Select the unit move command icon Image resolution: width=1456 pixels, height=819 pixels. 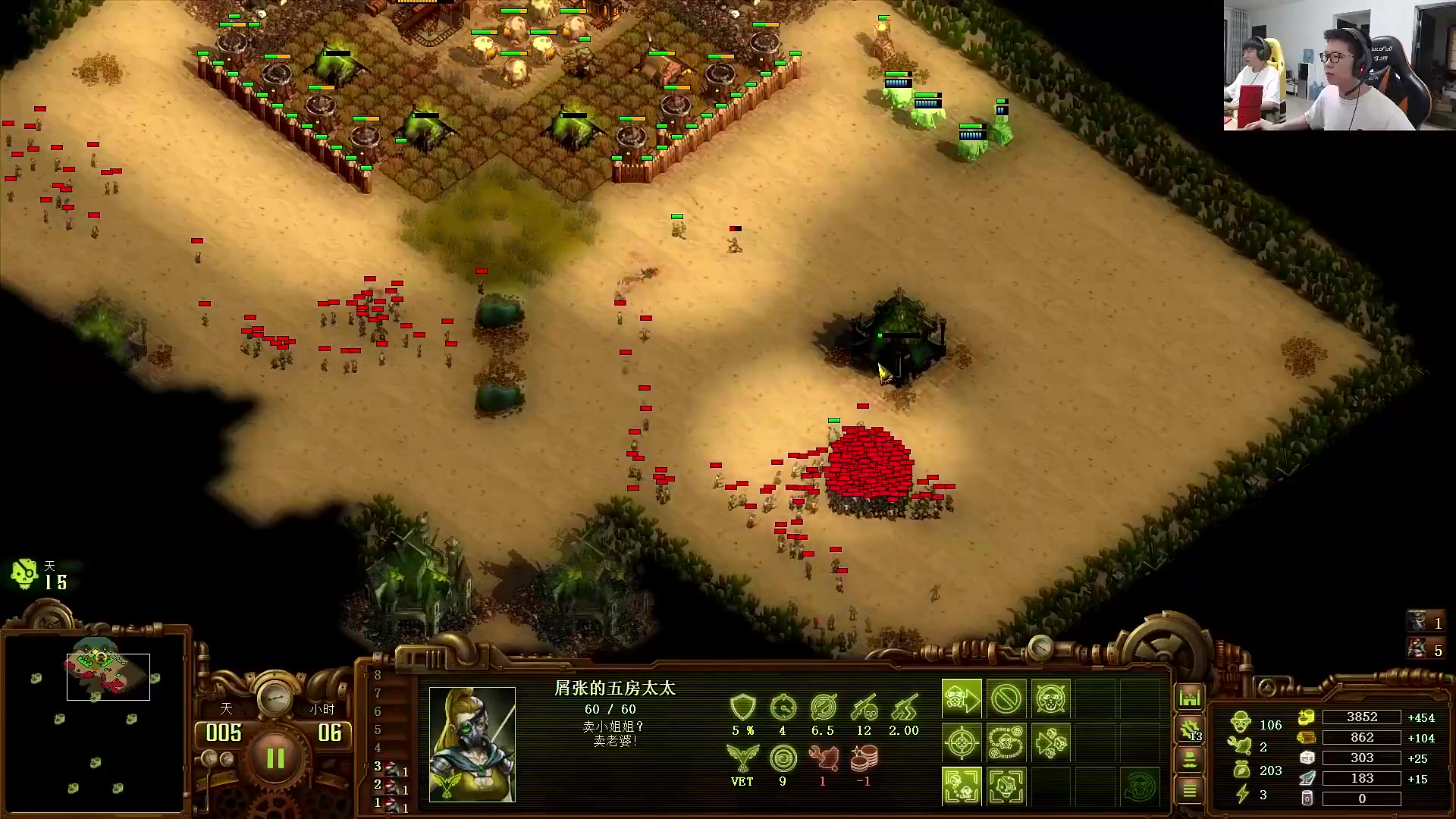961,698
